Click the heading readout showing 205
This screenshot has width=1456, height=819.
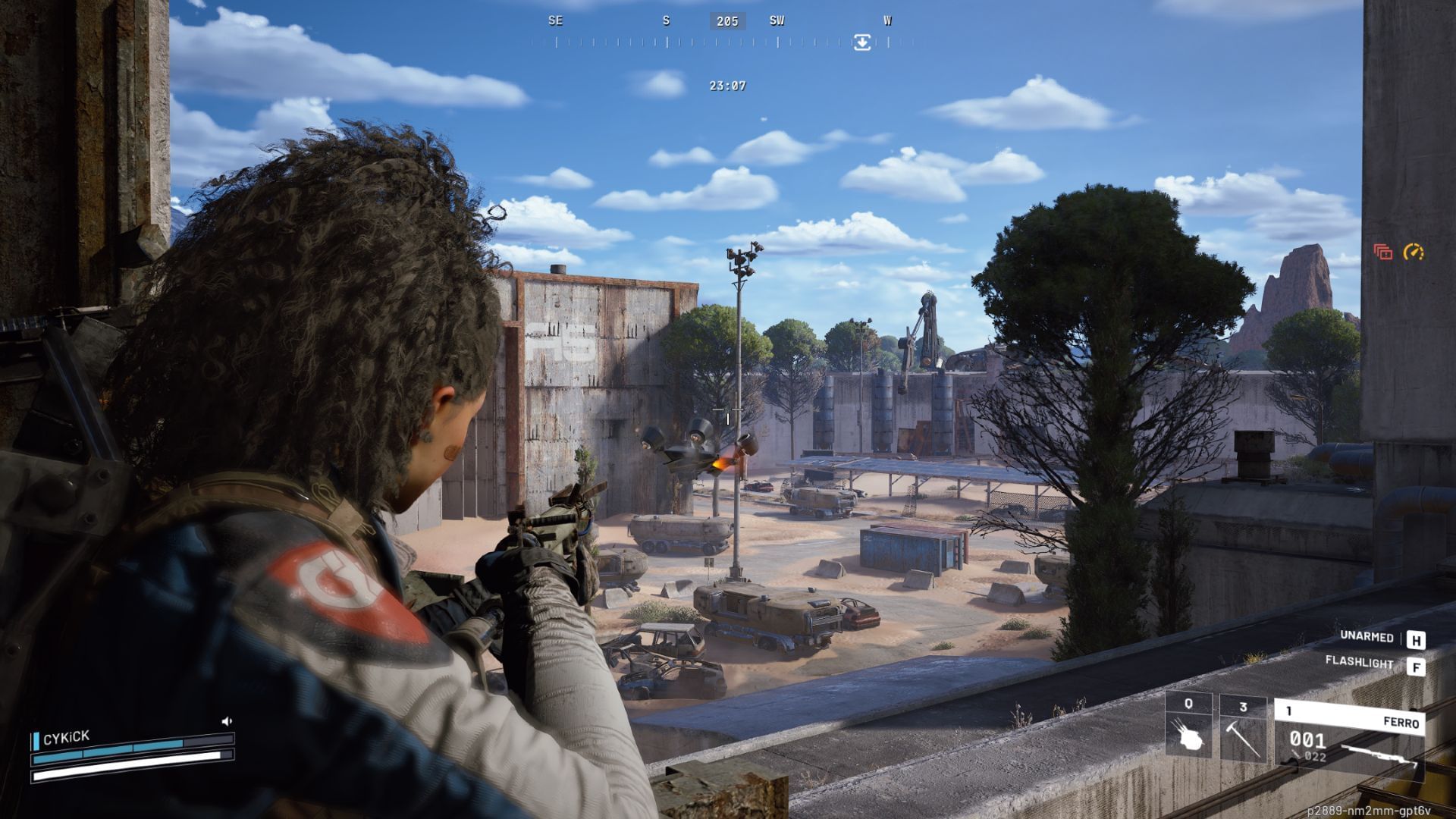click(727, 20)
